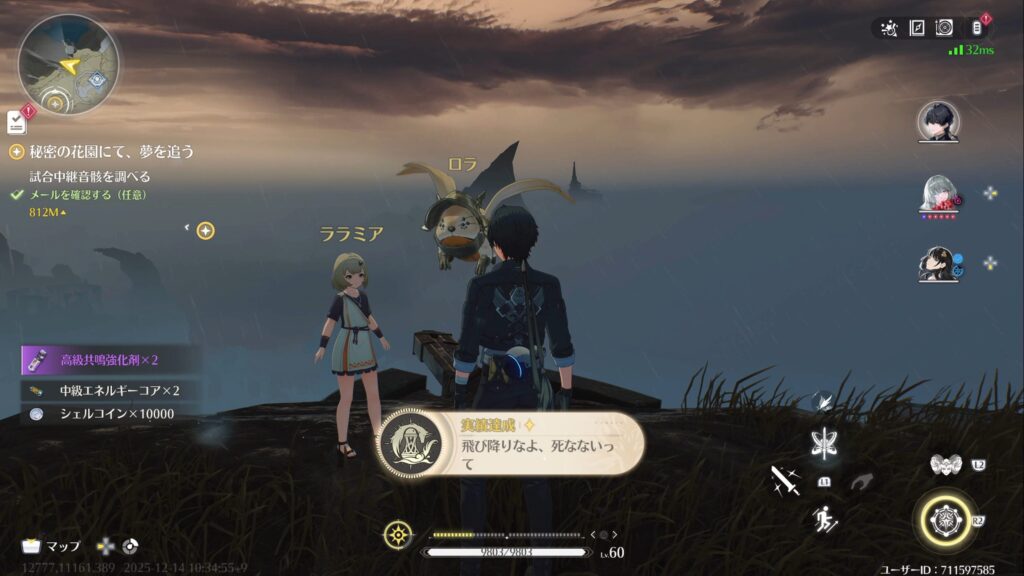Click the マップ map button
The image size is (1024, 576).
pyautogui.click(x=52, y=547)
